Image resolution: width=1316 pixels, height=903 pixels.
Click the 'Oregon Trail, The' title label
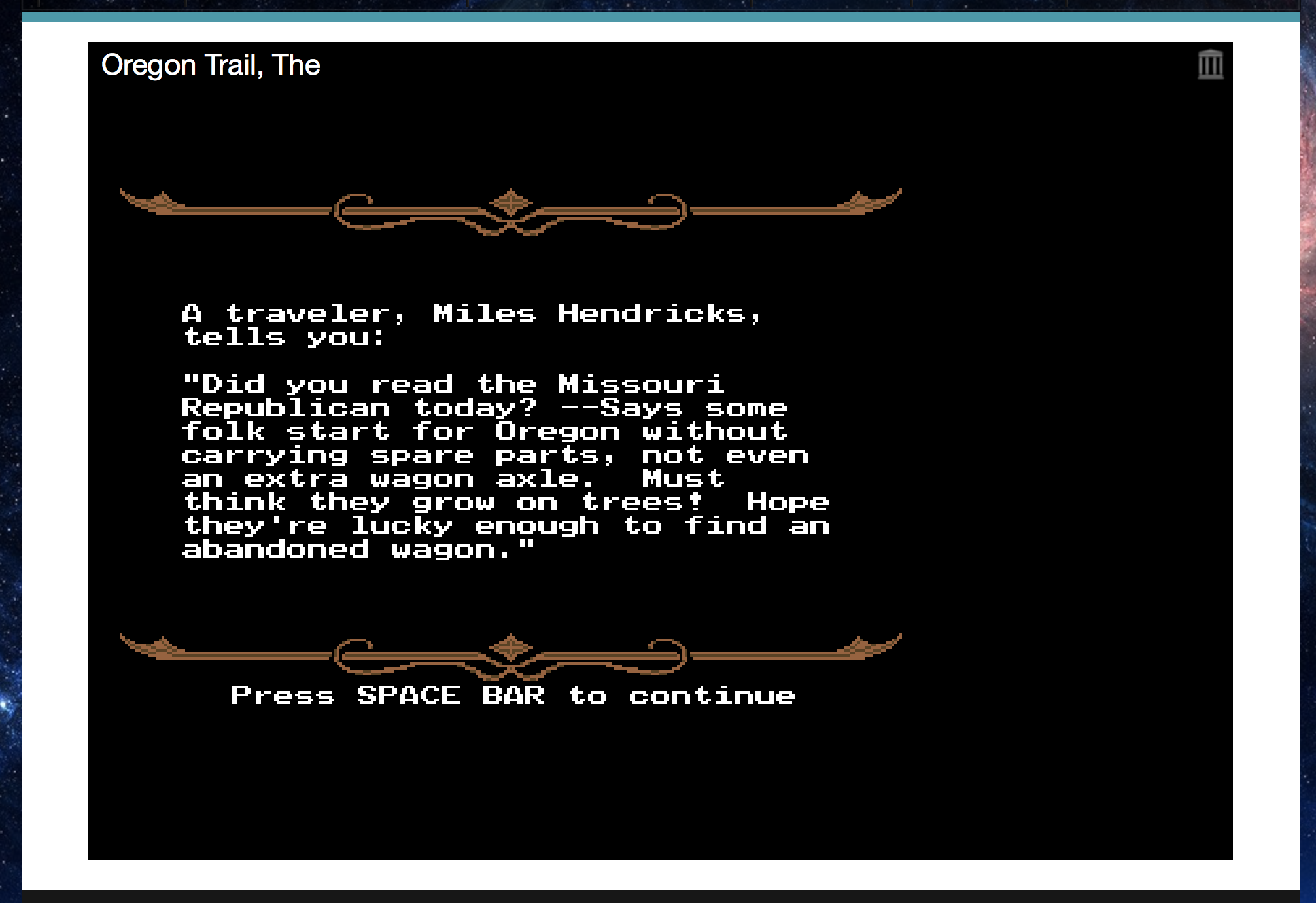click(x=211, y=64)
